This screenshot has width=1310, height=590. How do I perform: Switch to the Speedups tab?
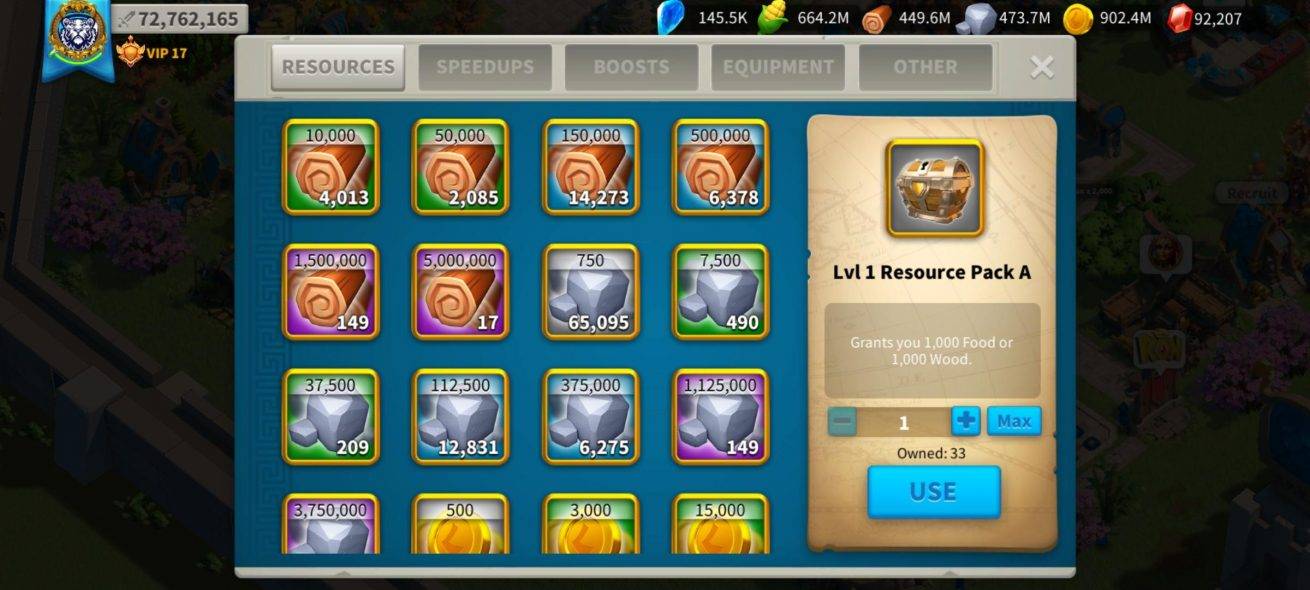click(485, 67)
